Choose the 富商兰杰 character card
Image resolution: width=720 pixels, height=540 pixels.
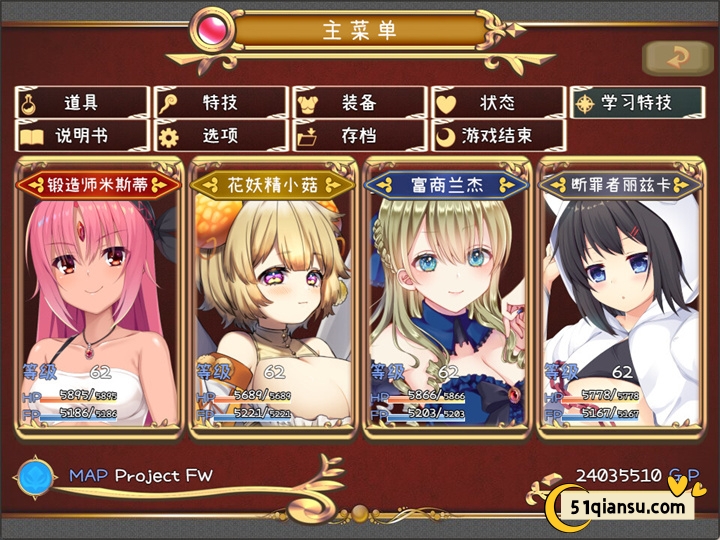click(x=446, y=300)
